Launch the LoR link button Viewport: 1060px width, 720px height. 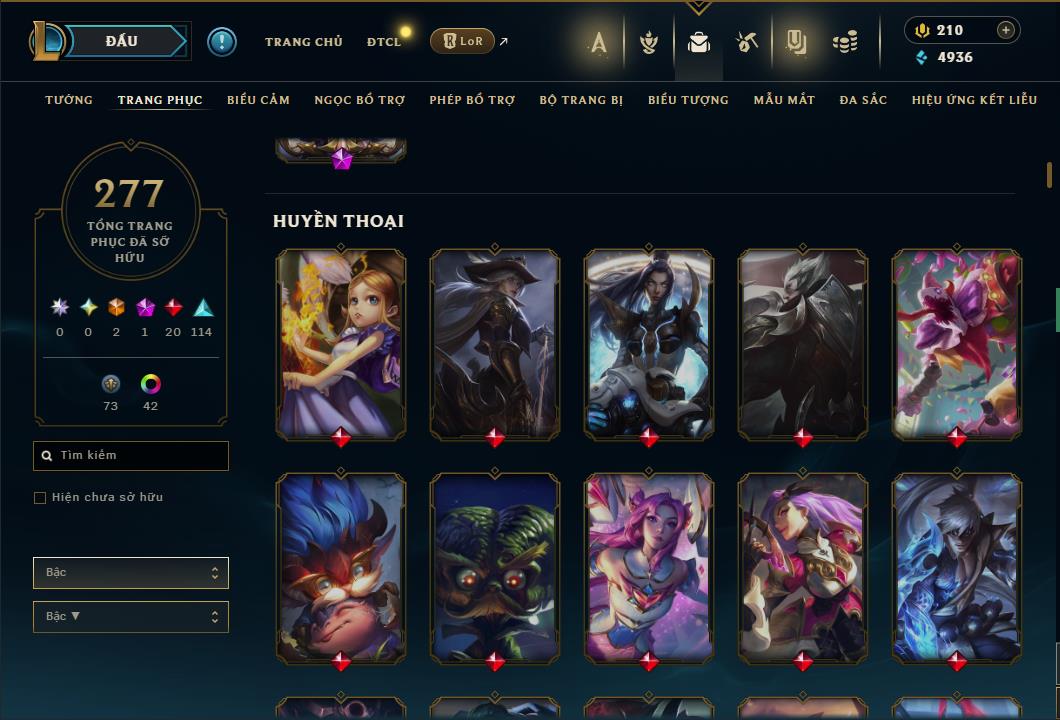pyautogui.click(x=463, y=41)
